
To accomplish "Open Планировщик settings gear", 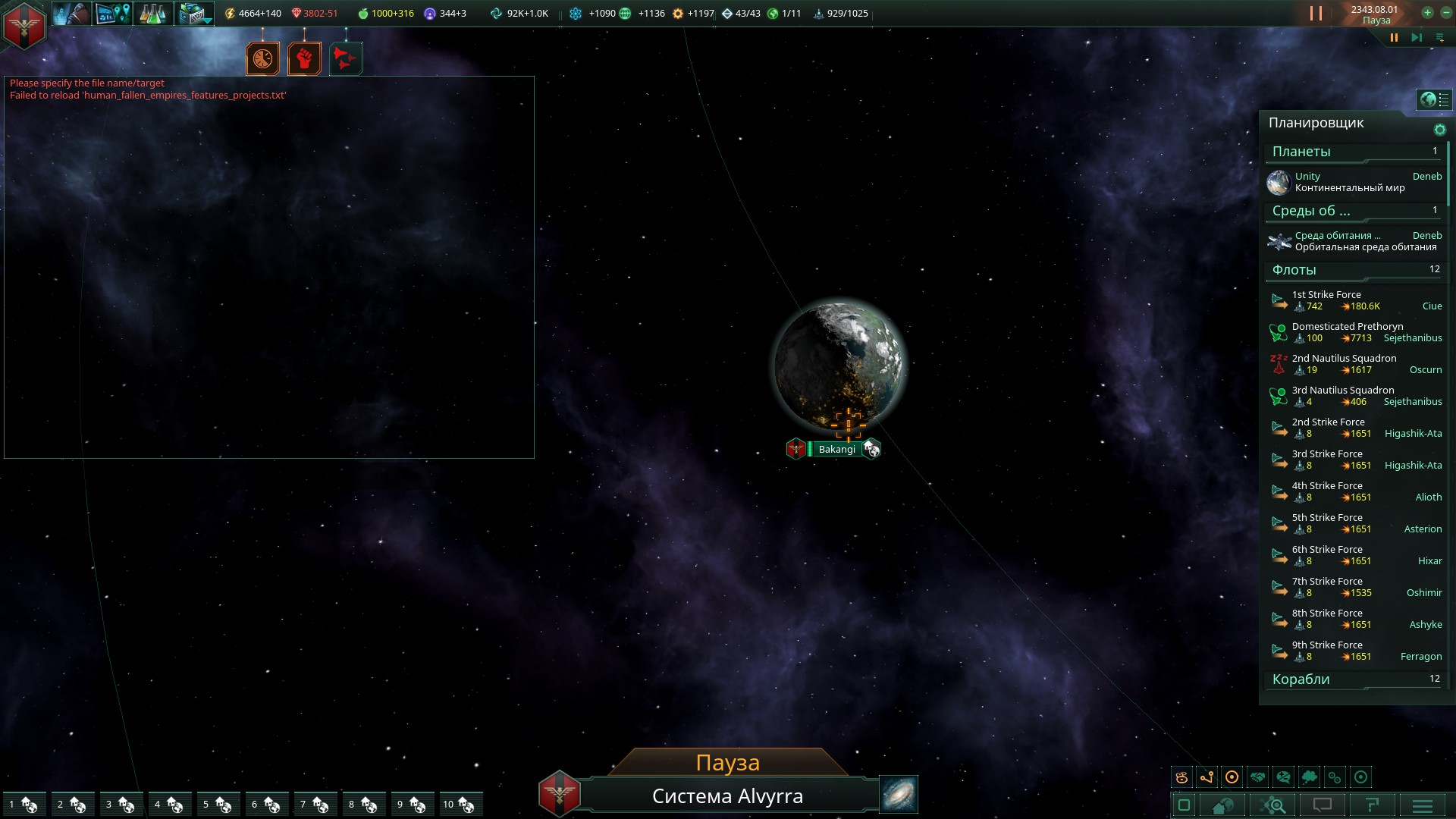I will tap(1439, 130).
